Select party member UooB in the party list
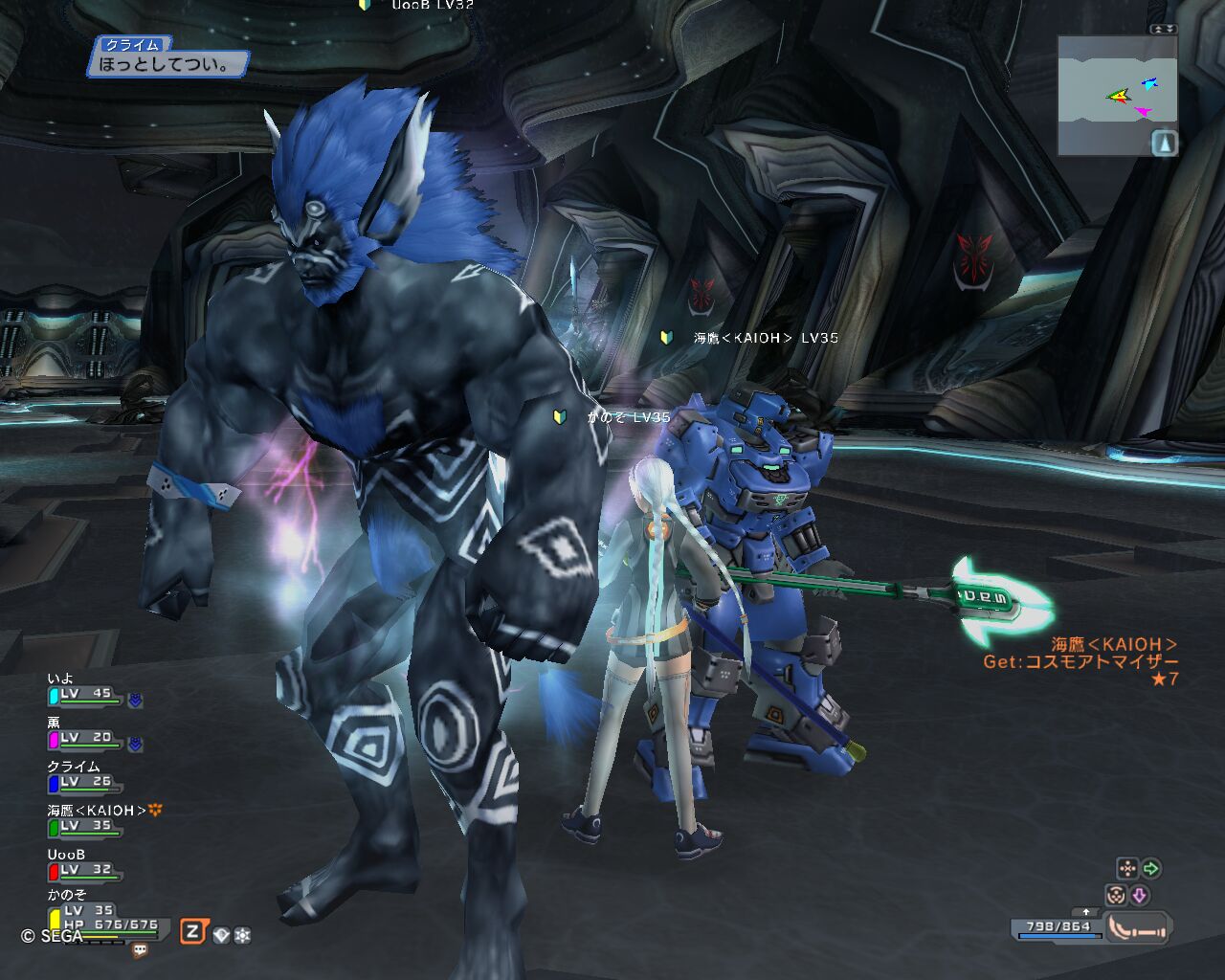Screen dimensions: 1225x980 point(84,869)
